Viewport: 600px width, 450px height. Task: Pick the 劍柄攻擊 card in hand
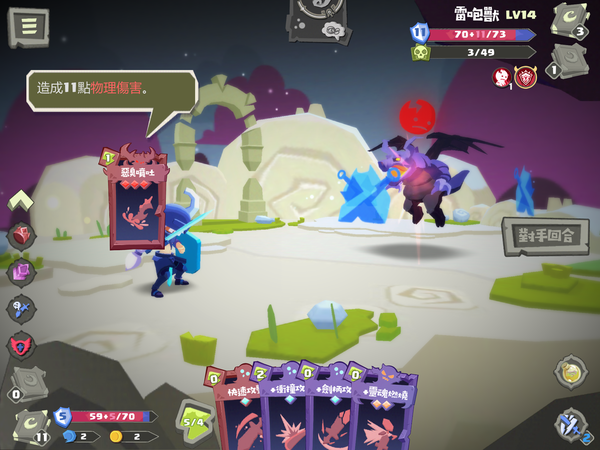pos(333,410)
